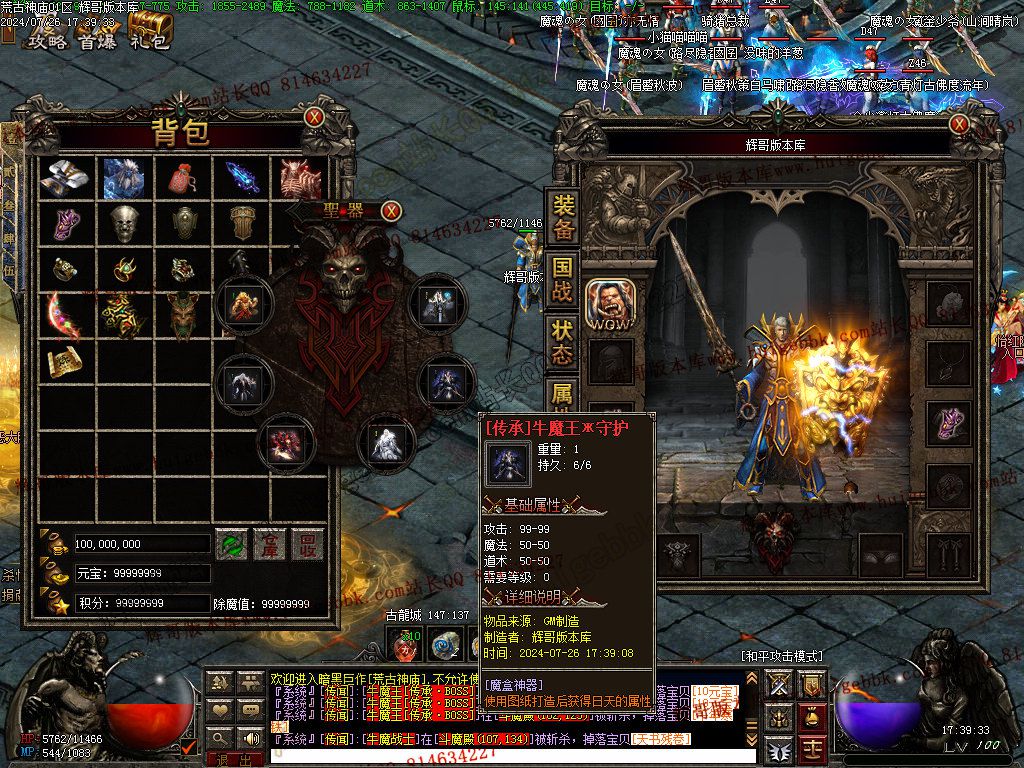Select the red pouch item in backpack
This screenshot has width=1024, height=768.
[x=182, y=178]
